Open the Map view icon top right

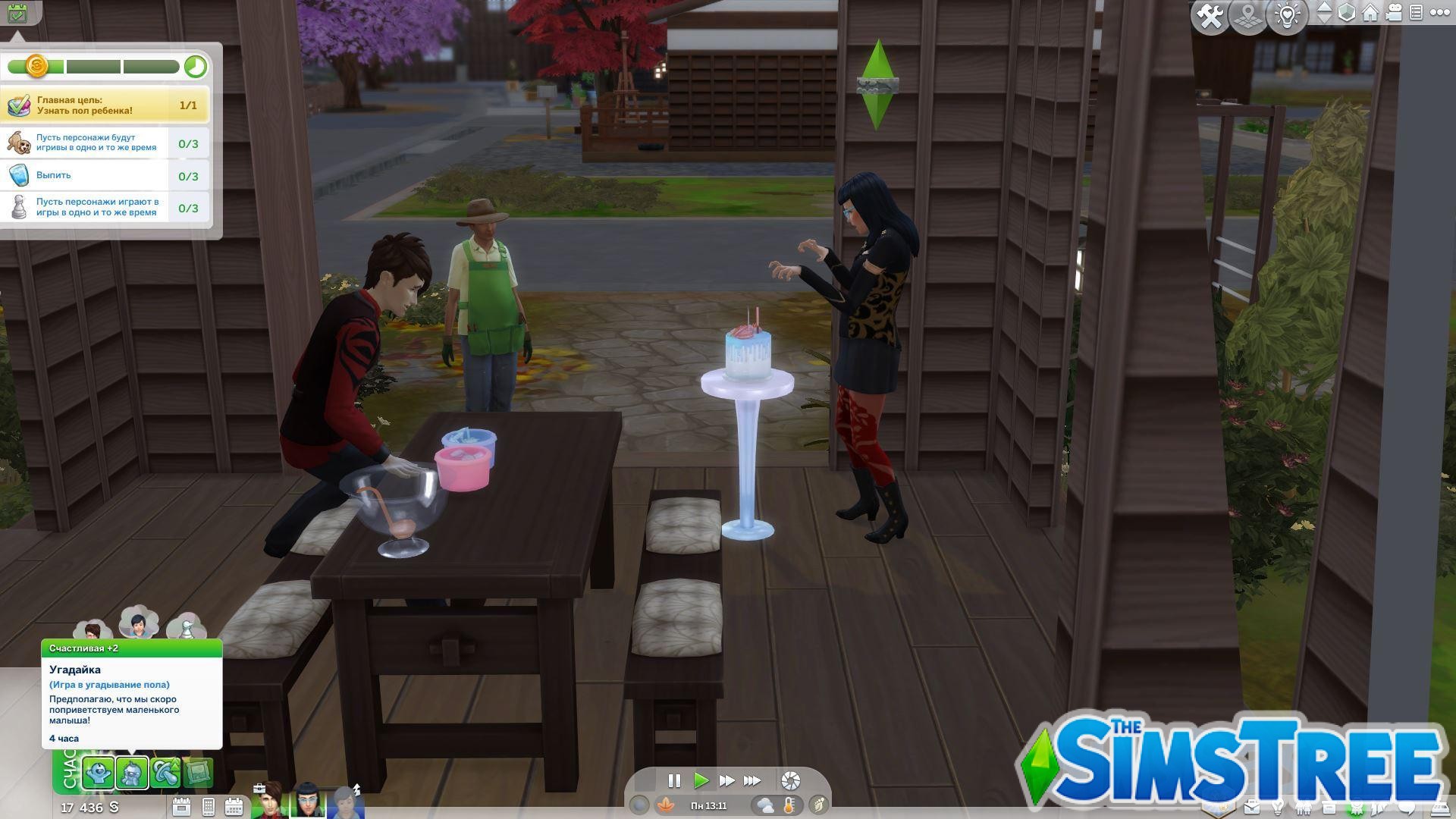[1247, 14]
